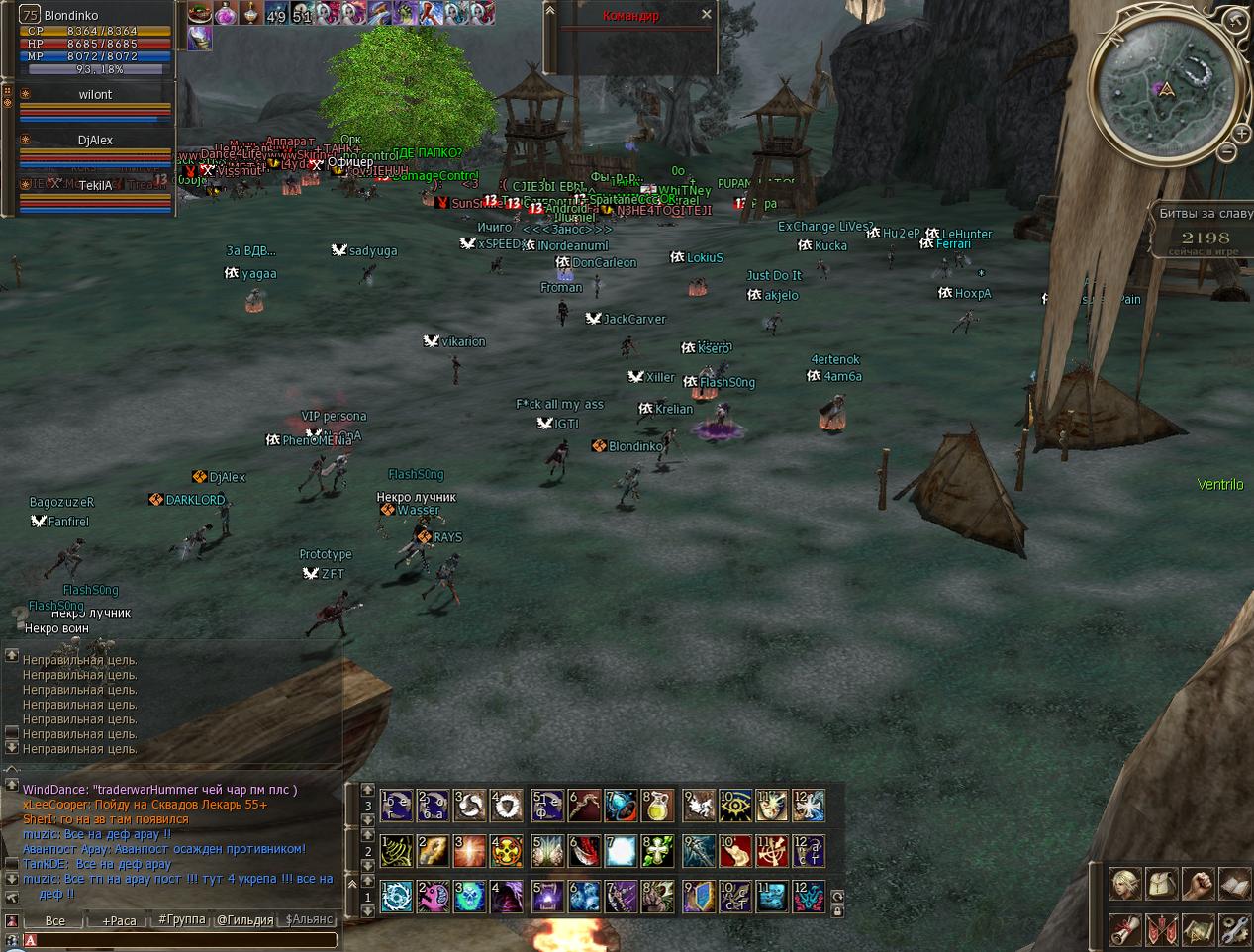The width and height of the screenshot is (1254, 952).
Task: Zoom out the minimap
Action: point(1227,151)
